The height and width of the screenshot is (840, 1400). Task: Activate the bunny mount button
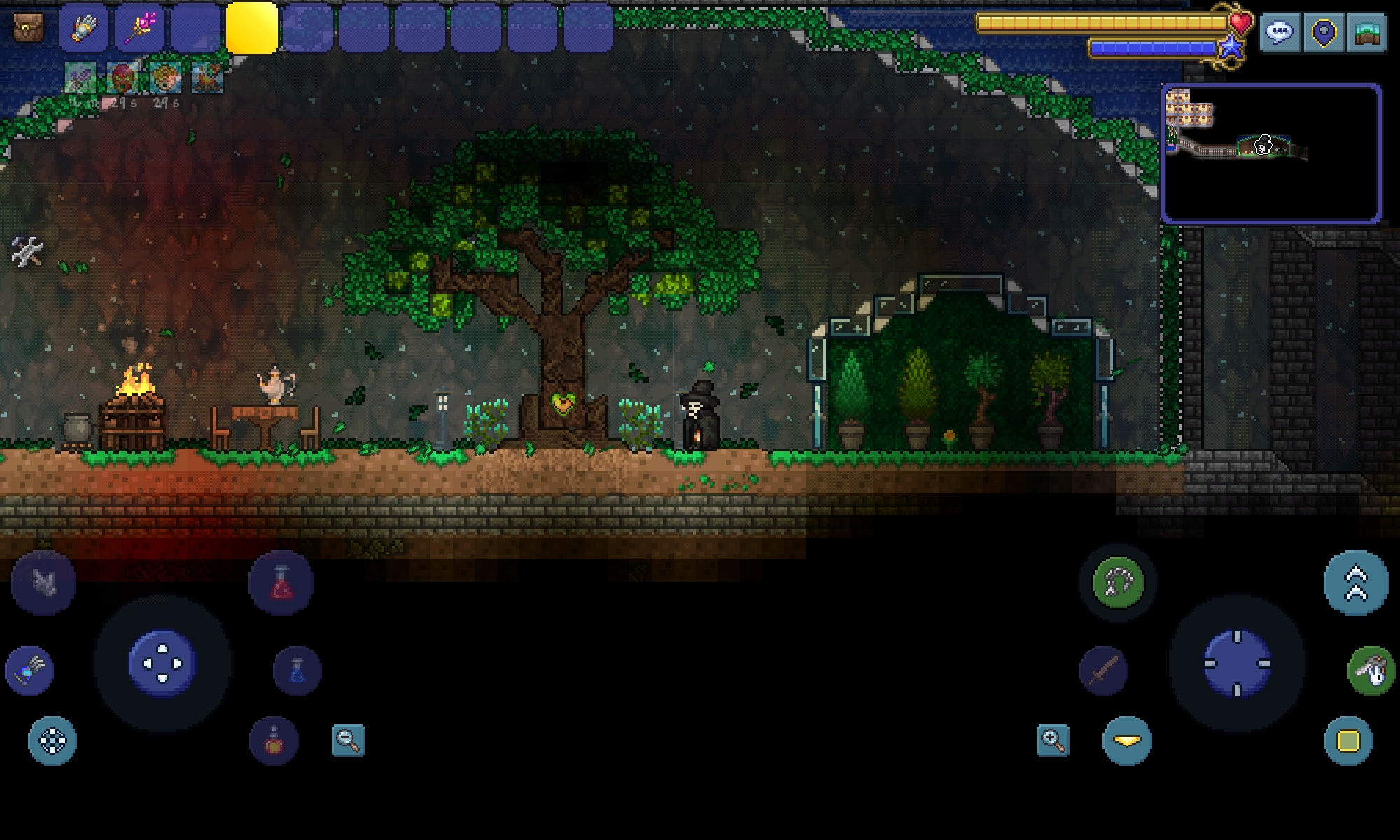[1371, 671]
